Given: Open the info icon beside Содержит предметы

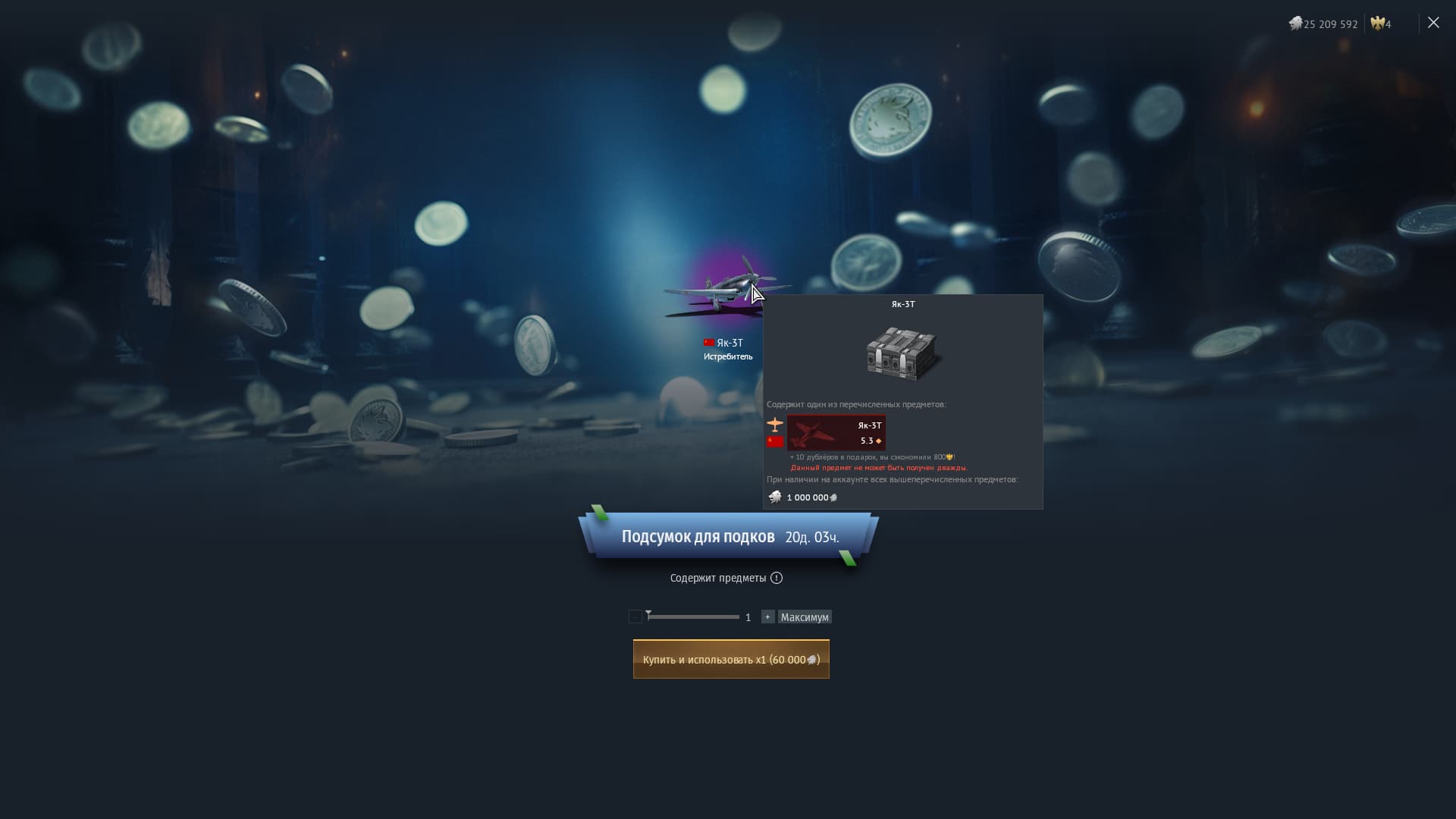Looking at the screenshot, I should pyautogui.click(x=776, y=578).
